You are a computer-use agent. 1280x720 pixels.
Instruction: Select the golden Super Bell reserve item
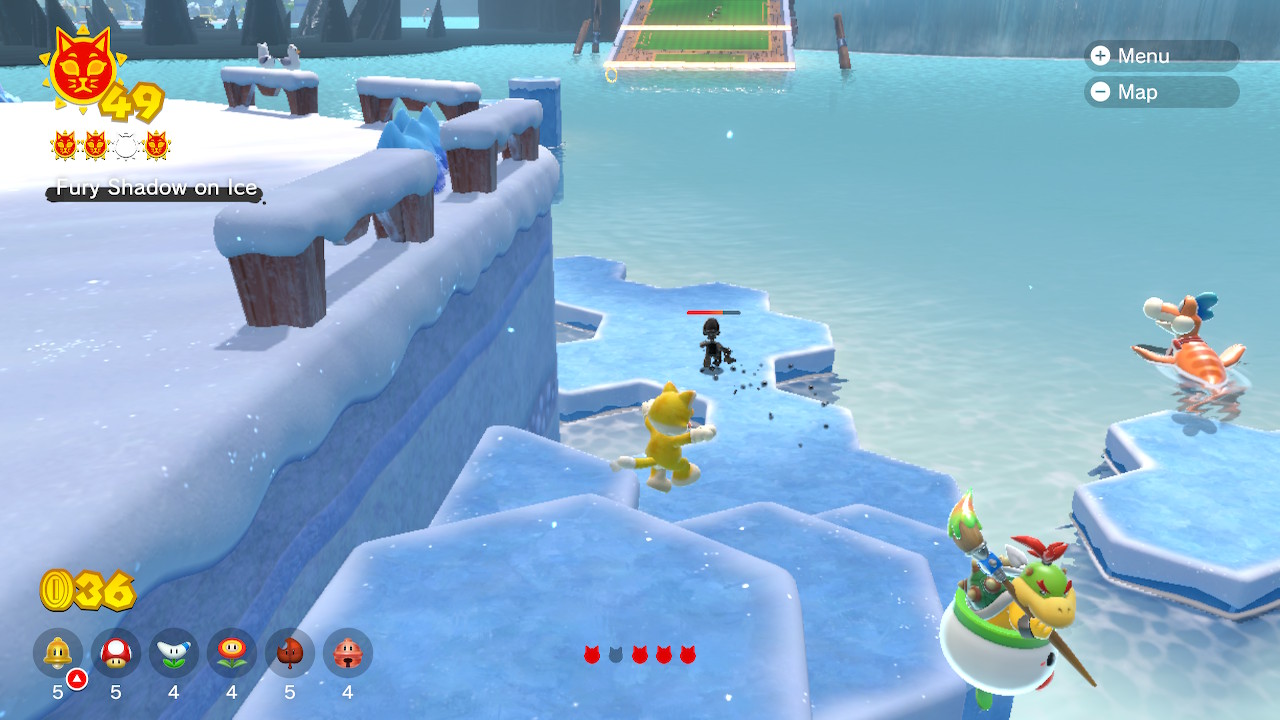(x=58, y=653)
